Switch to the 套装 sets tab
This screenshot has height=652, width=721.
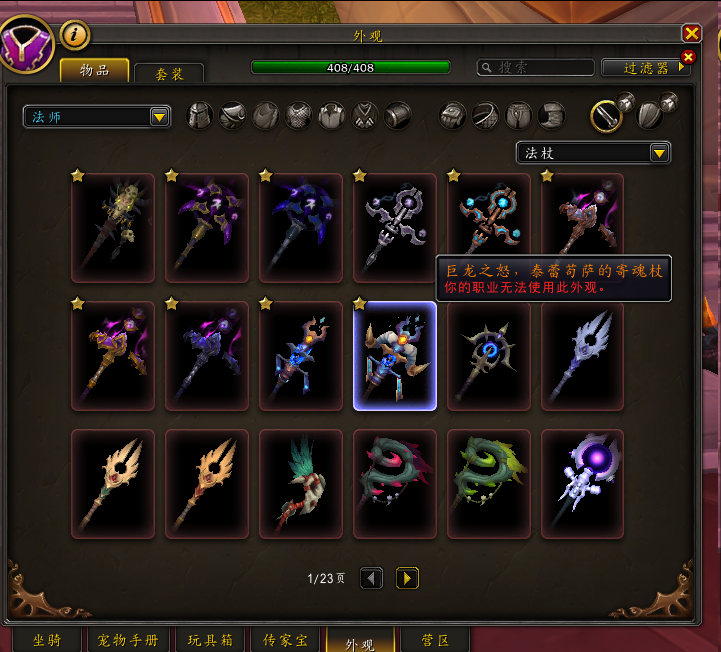(169, 74)
